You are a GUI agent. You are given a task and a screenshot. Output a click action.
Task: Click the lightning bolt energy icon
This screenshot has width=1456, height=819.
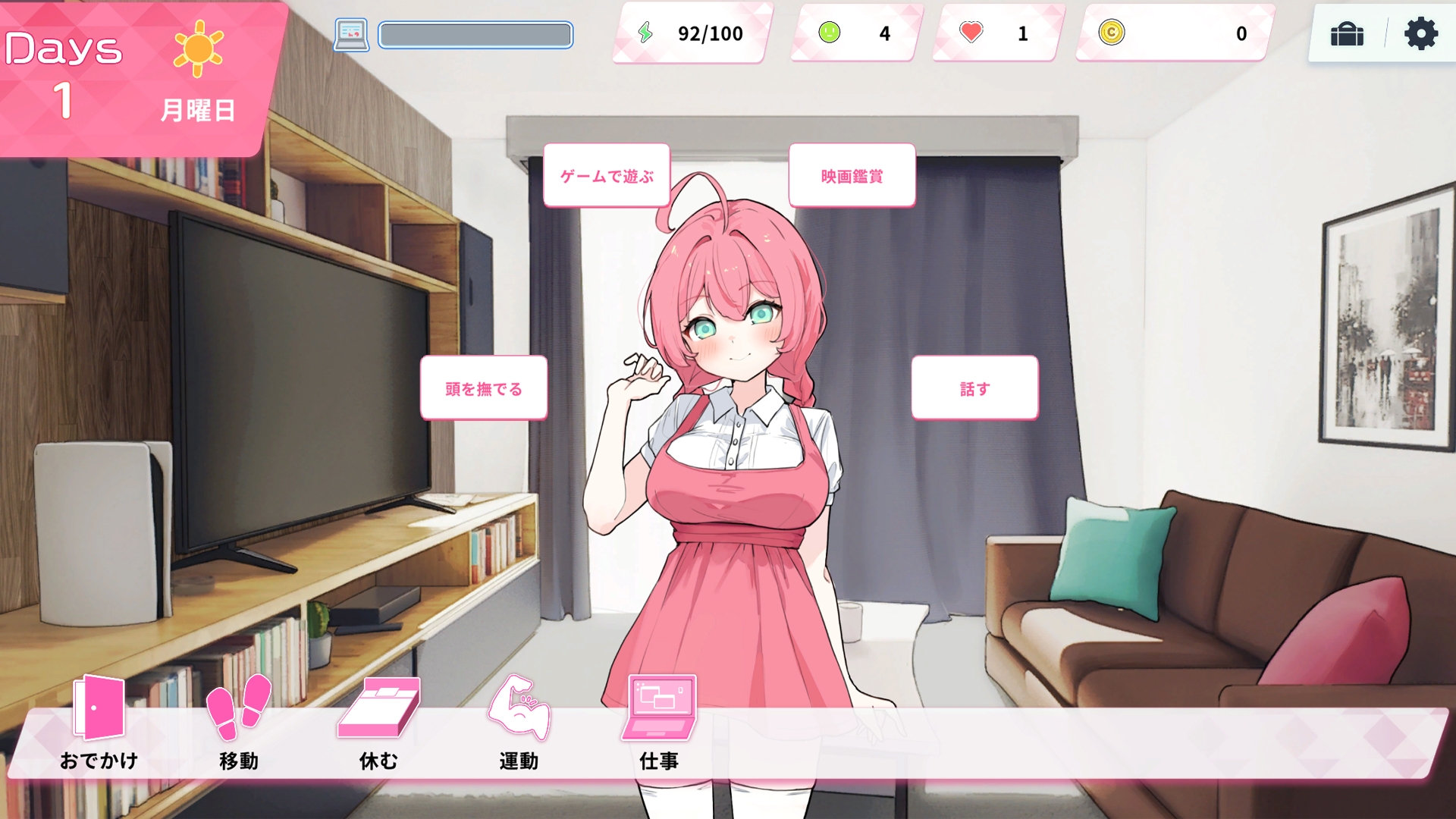click(646, 33)
